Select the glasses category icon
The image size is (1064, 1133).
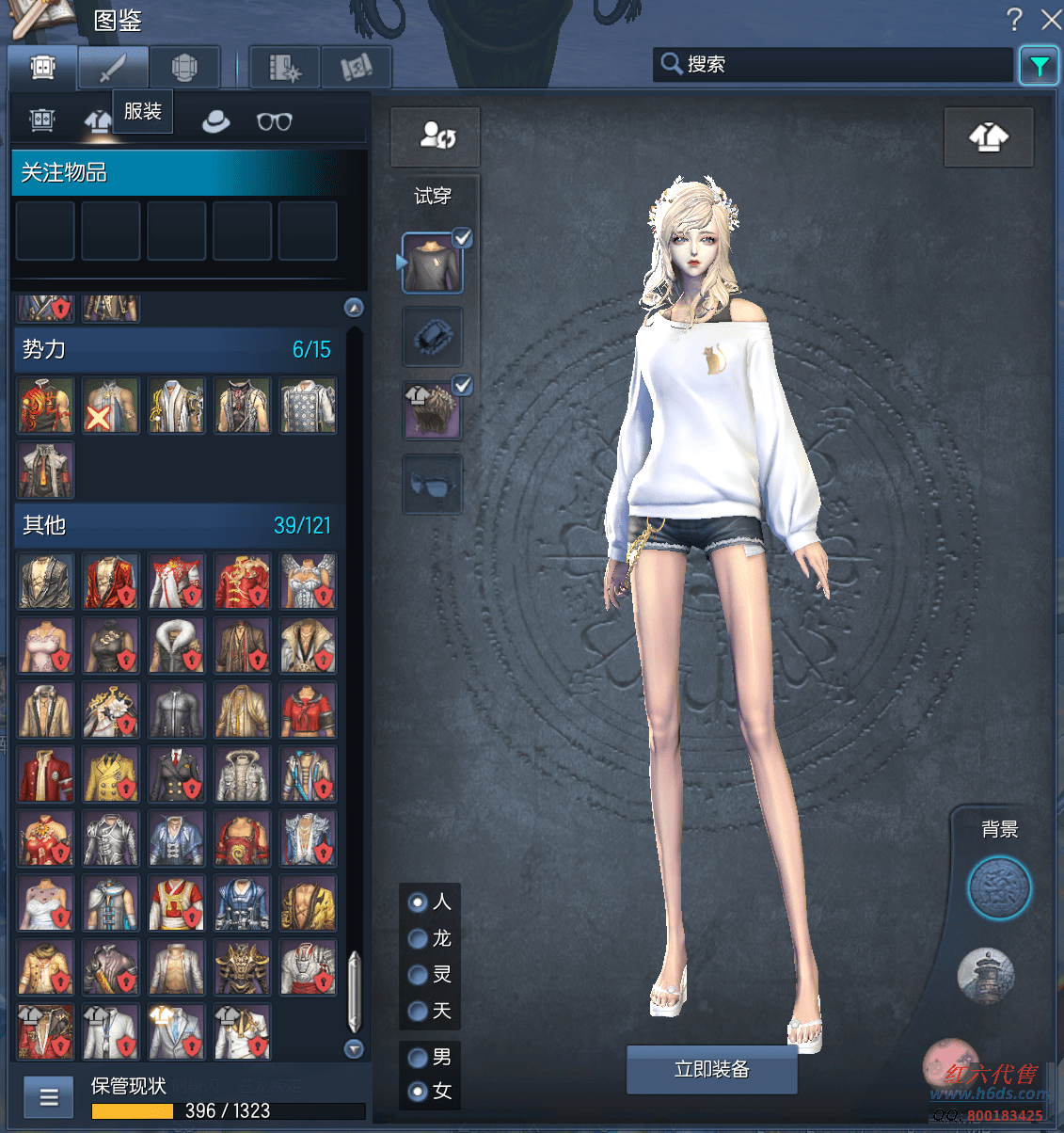click(275, 121)
